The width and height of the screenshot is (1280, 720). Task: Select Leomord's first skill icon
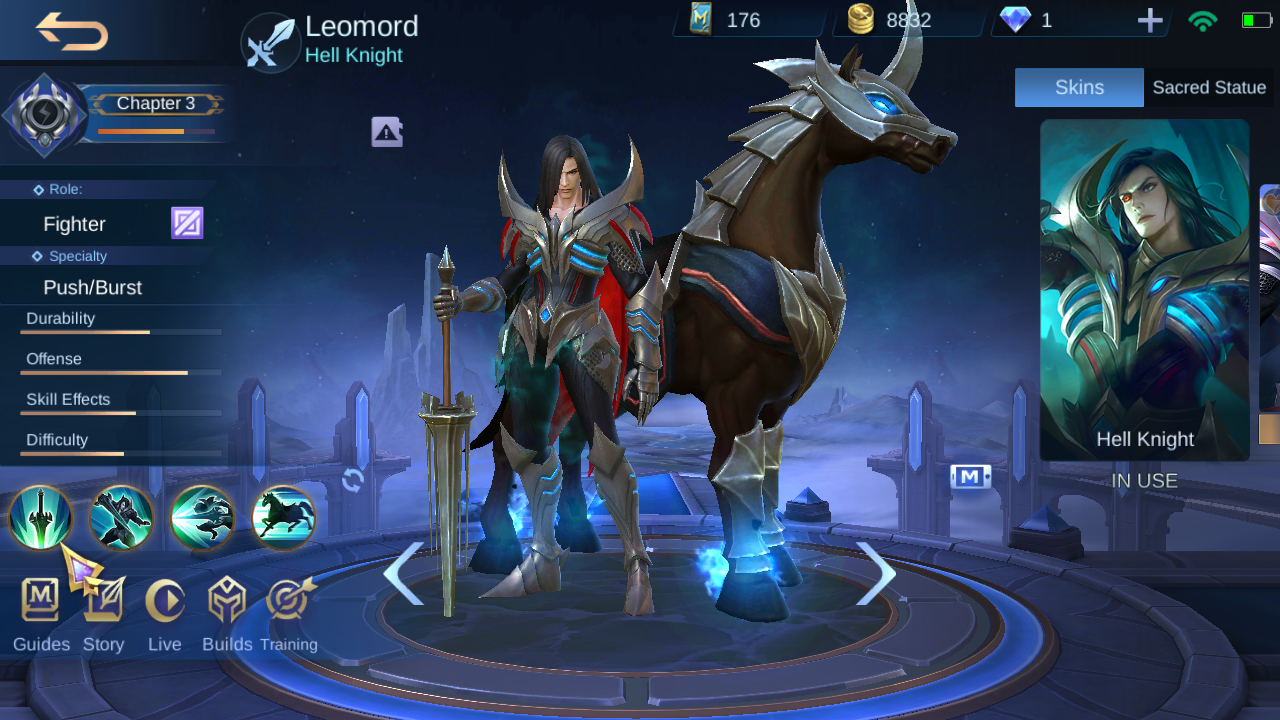tap(40, 519)
